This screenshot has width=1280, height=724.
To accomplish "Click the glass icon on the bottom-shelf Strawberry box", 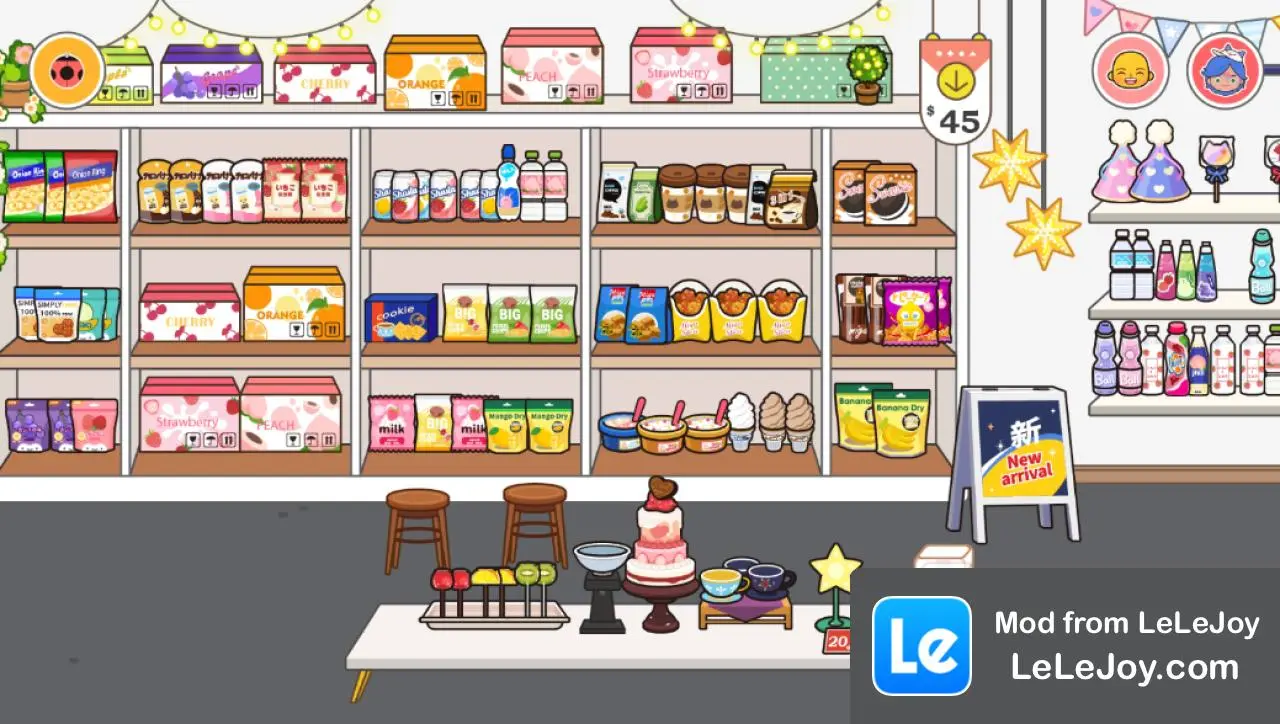I will coord(191,439).
